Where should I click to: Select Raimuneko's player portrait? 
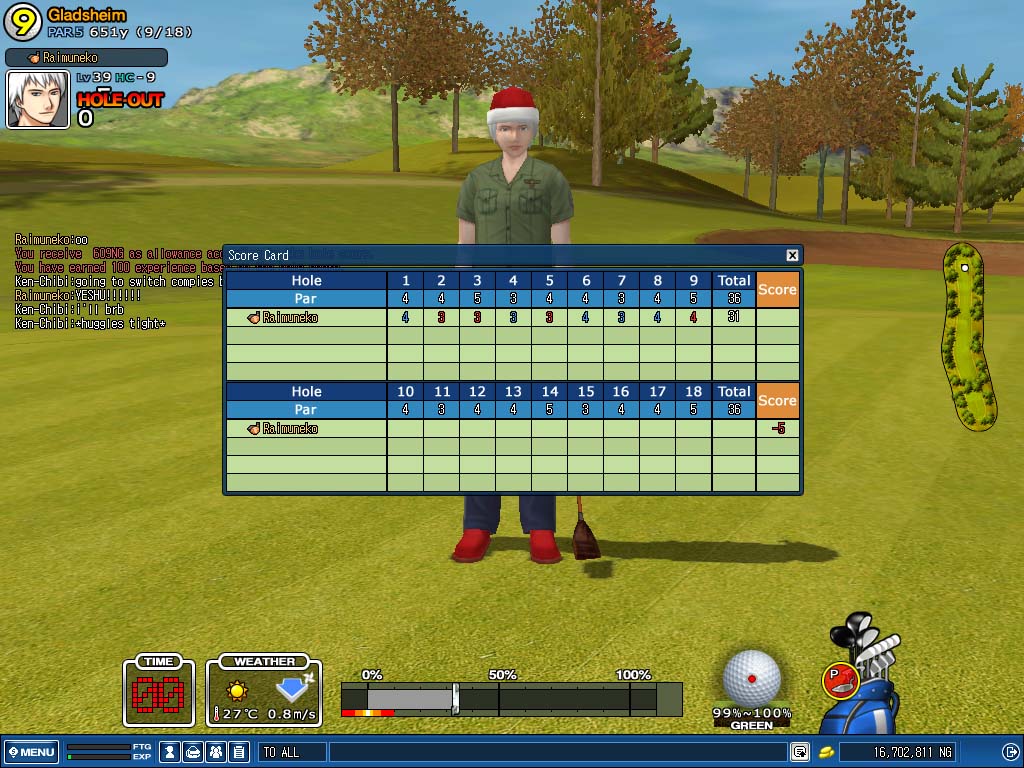[x=38, y=99]
